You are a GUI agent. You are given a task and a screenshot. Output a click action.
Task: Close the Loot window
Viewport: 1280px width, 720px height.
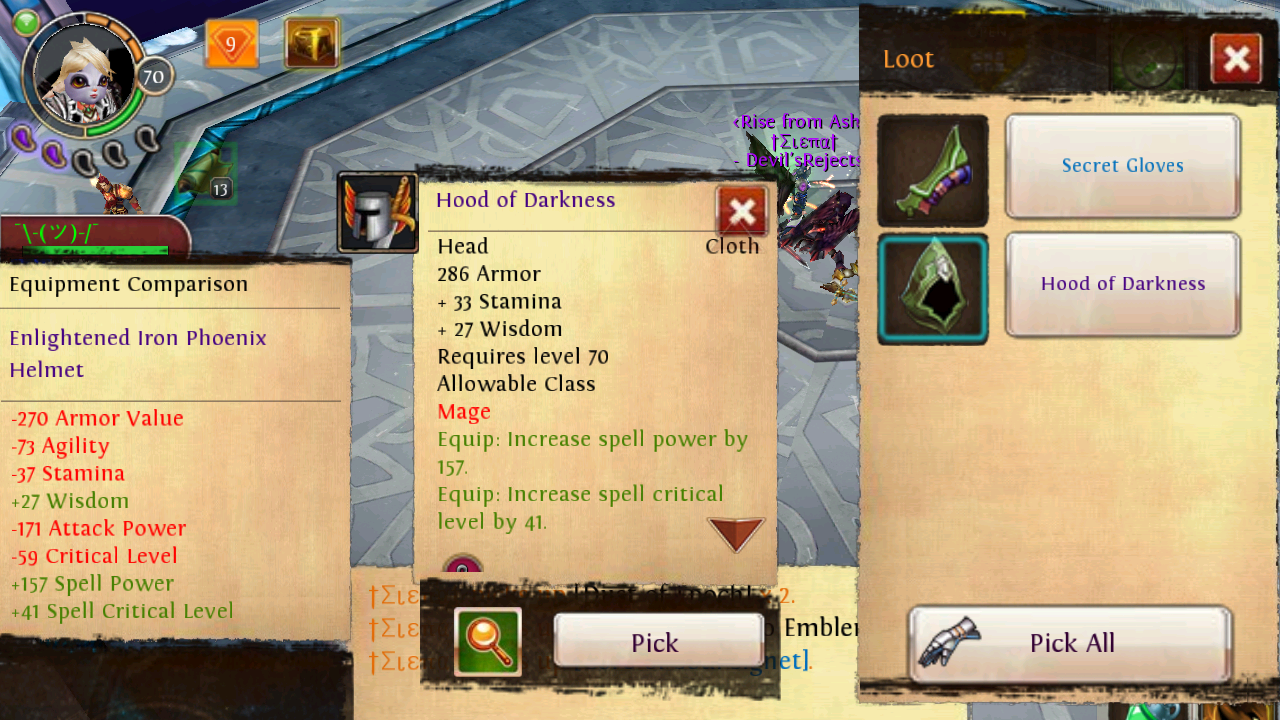[1235, 59]
